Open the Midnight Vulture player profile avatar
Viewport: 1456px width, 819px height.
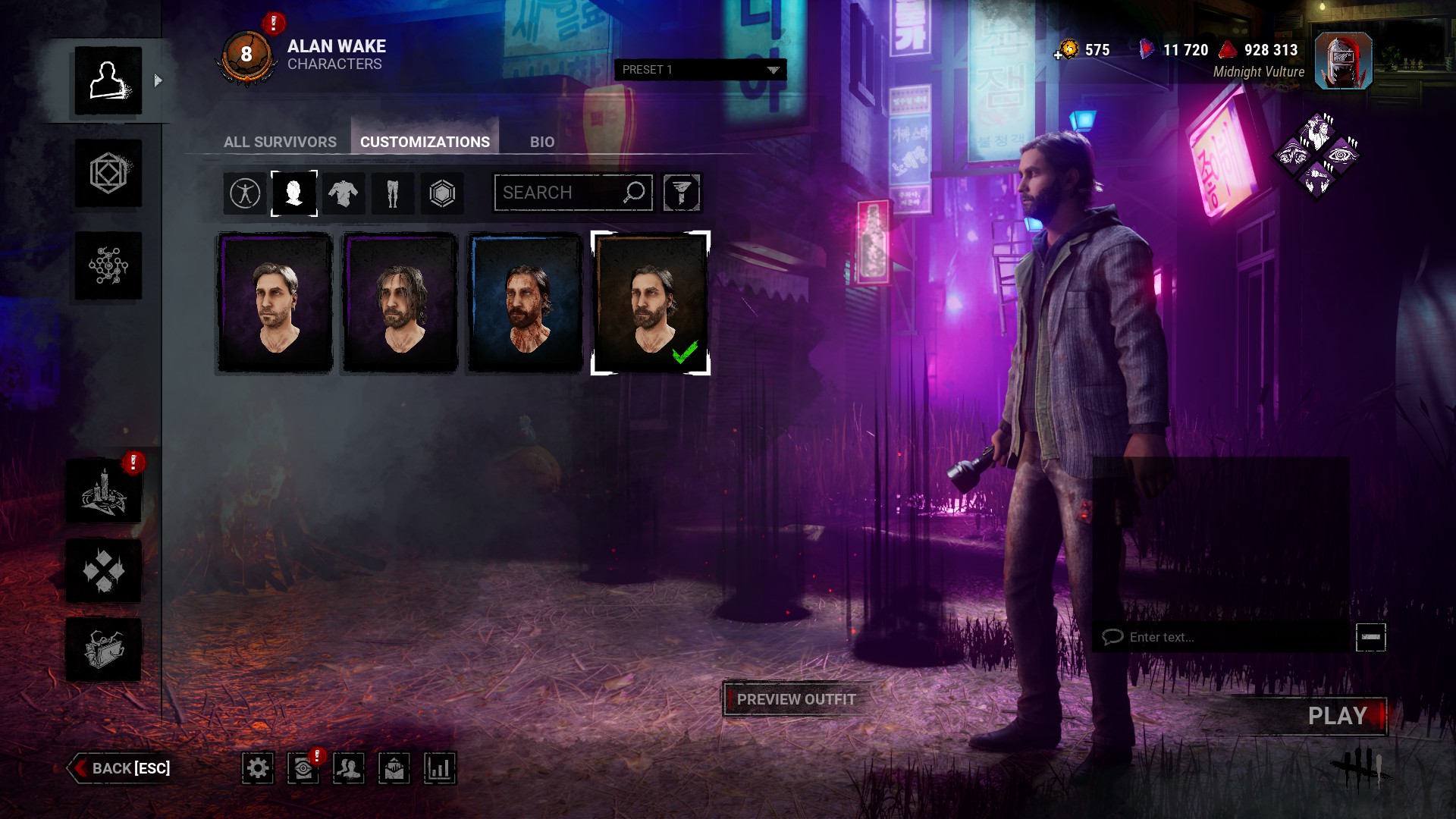(1343, 61)
